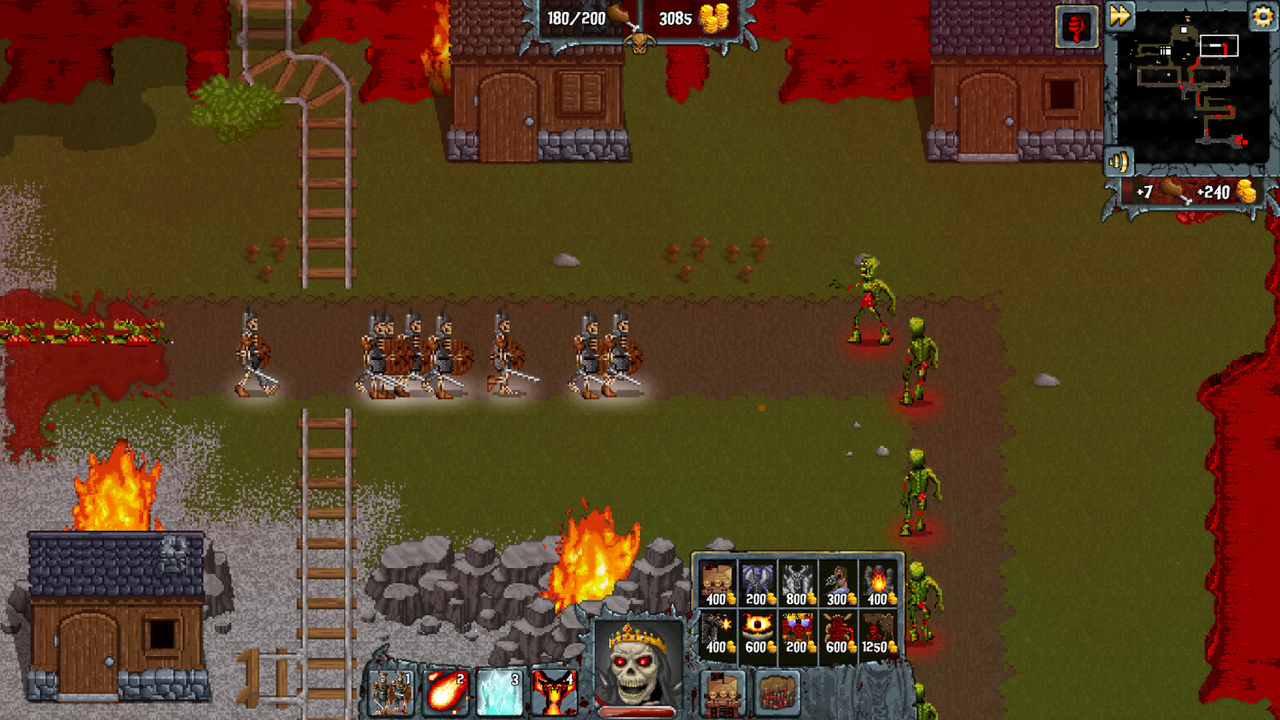Viewport: 1280px width, 720px height.
Task: Switch to the skull building shop tab
Action: 721,694
